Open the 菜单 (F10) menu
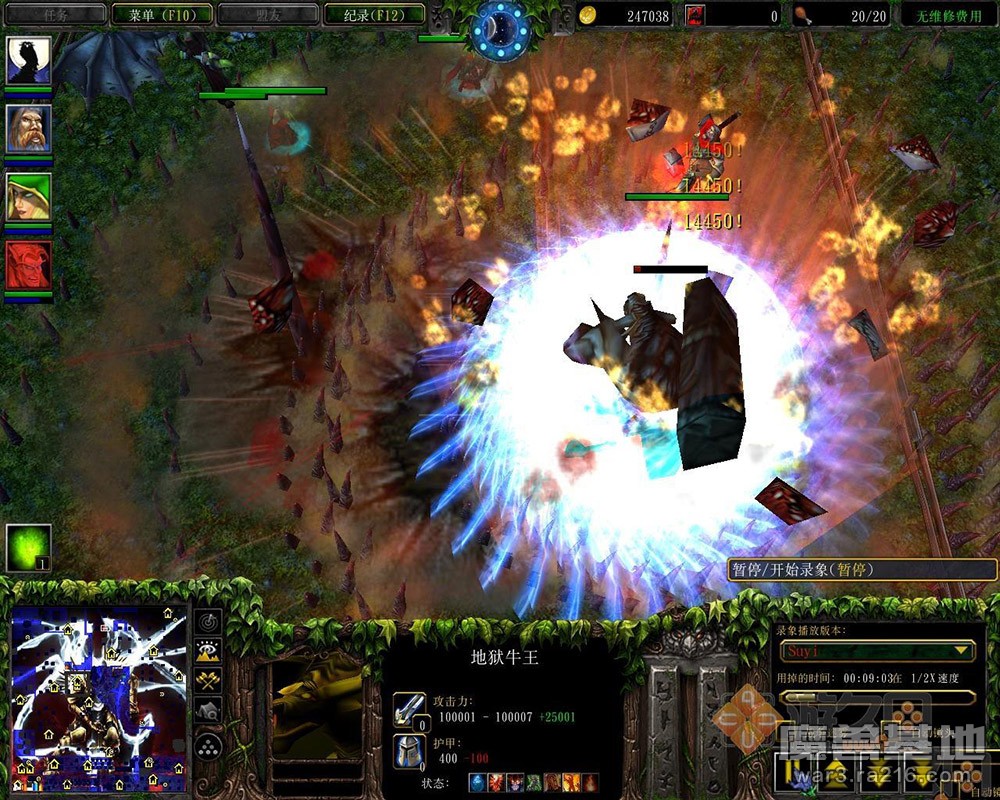 [162, 14]
